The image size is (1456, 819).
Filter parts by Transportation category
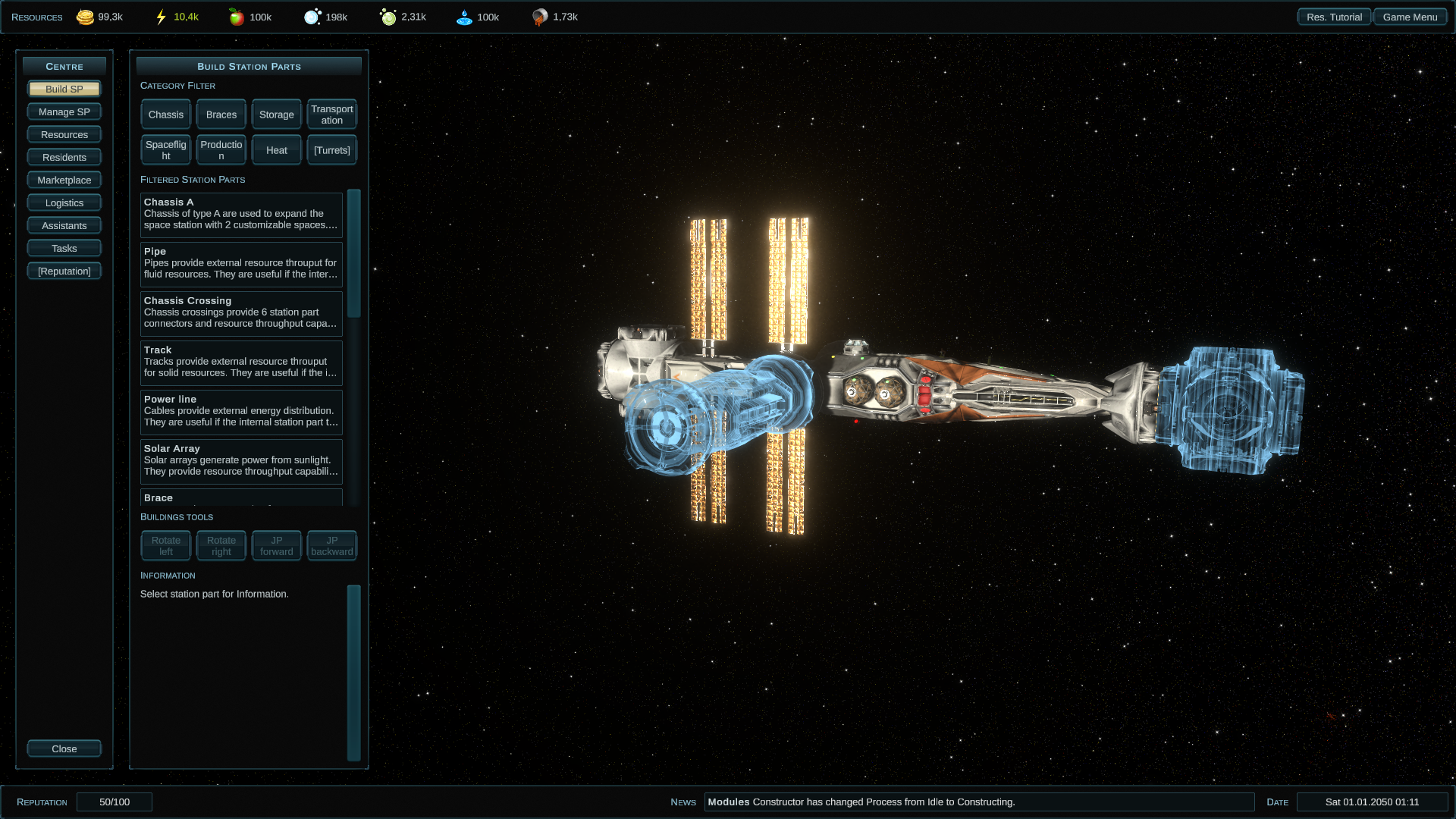(332, 115)
